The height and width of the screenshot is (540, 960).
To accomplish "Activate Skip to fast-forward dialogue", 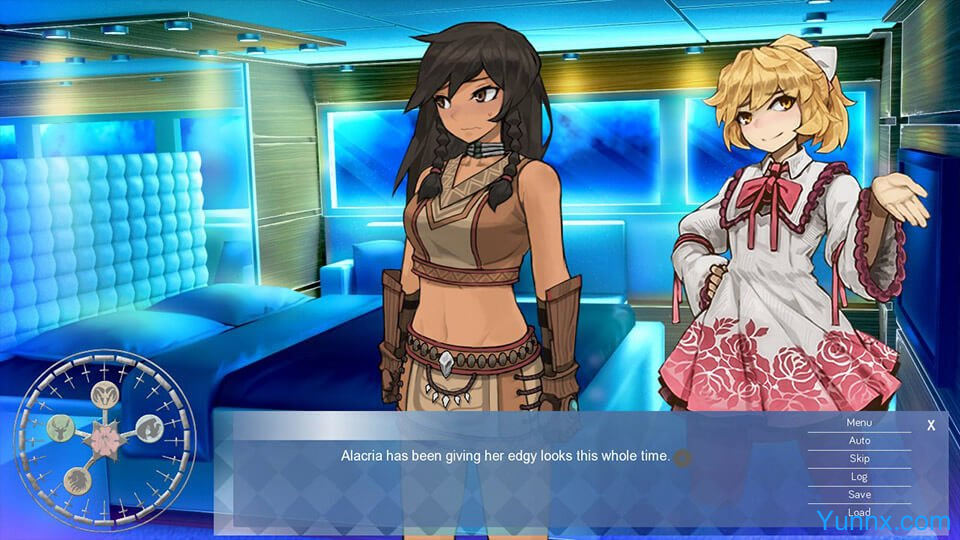I will [859, 458].
